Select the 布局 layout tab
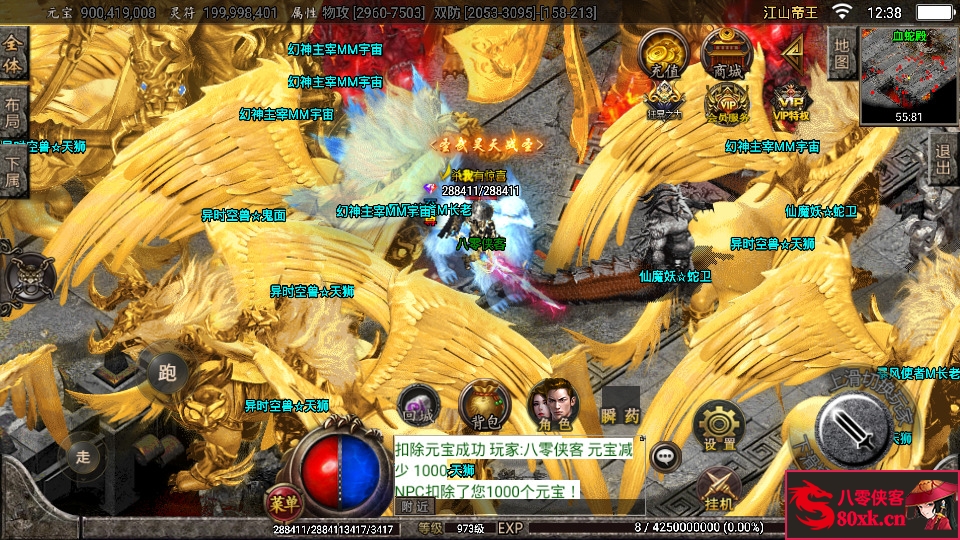 (x=13, y=112)
